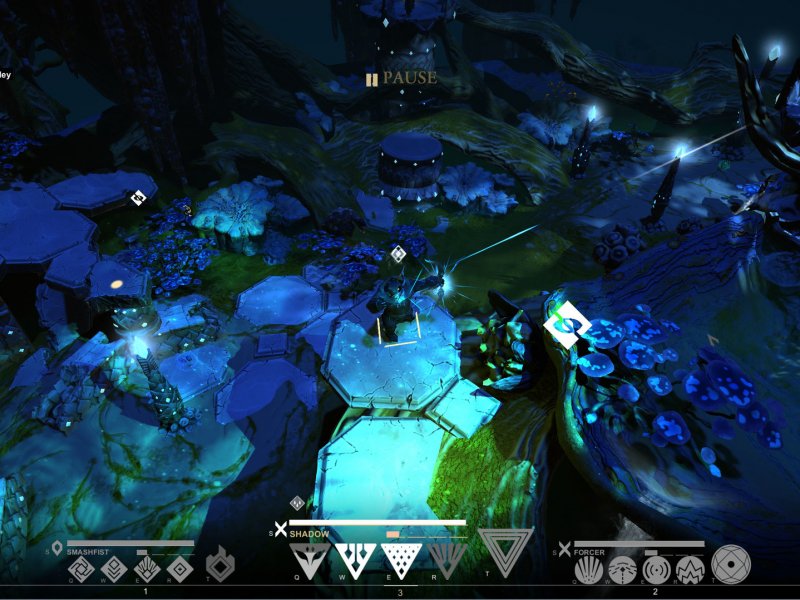Activate Smashfist's nested diamond R ability
This screenshot has width=800, height=600.
click(179, 570)
